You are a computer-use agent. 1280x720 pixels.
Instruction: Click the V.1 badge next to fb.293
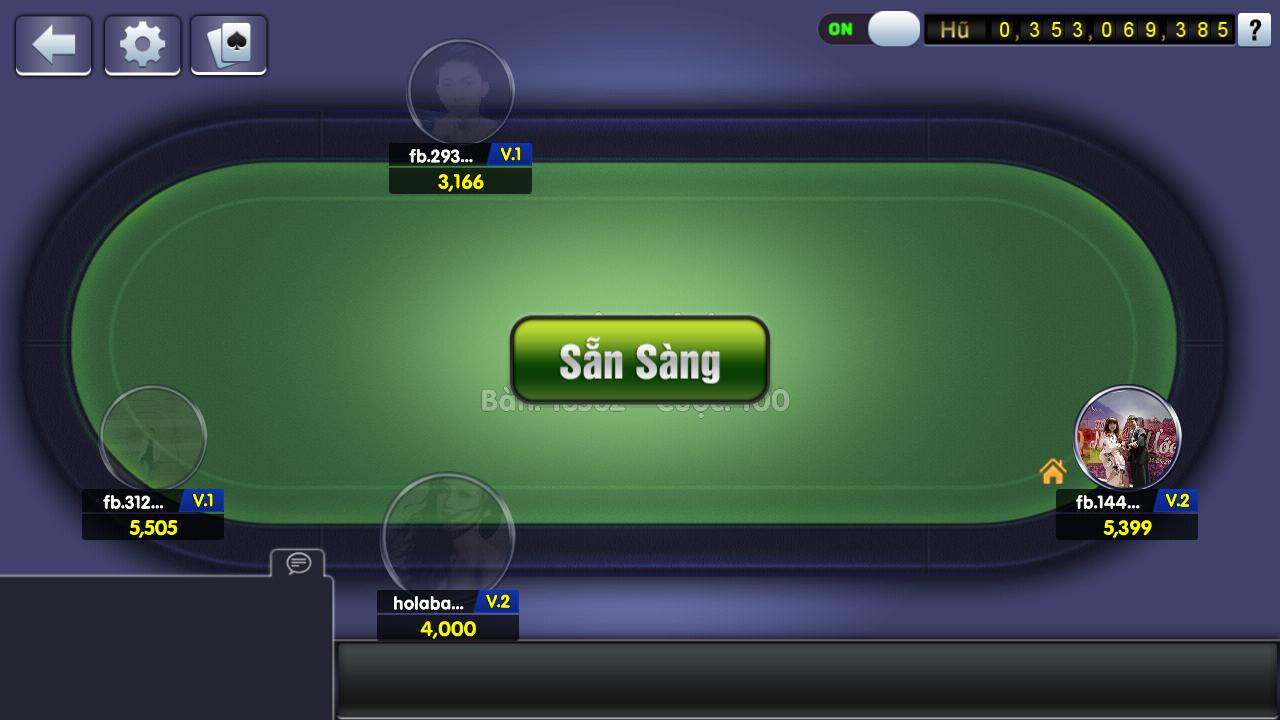(x=513, y=155)
